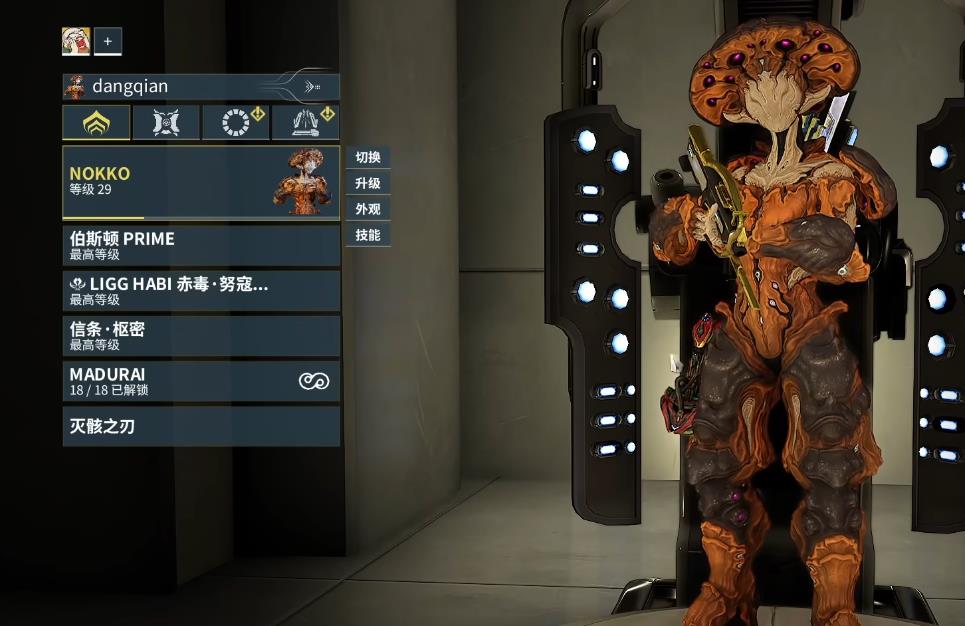Switch to the Warframe equipment tab
This screenshot has width=965, height=626.
point(96,123)
